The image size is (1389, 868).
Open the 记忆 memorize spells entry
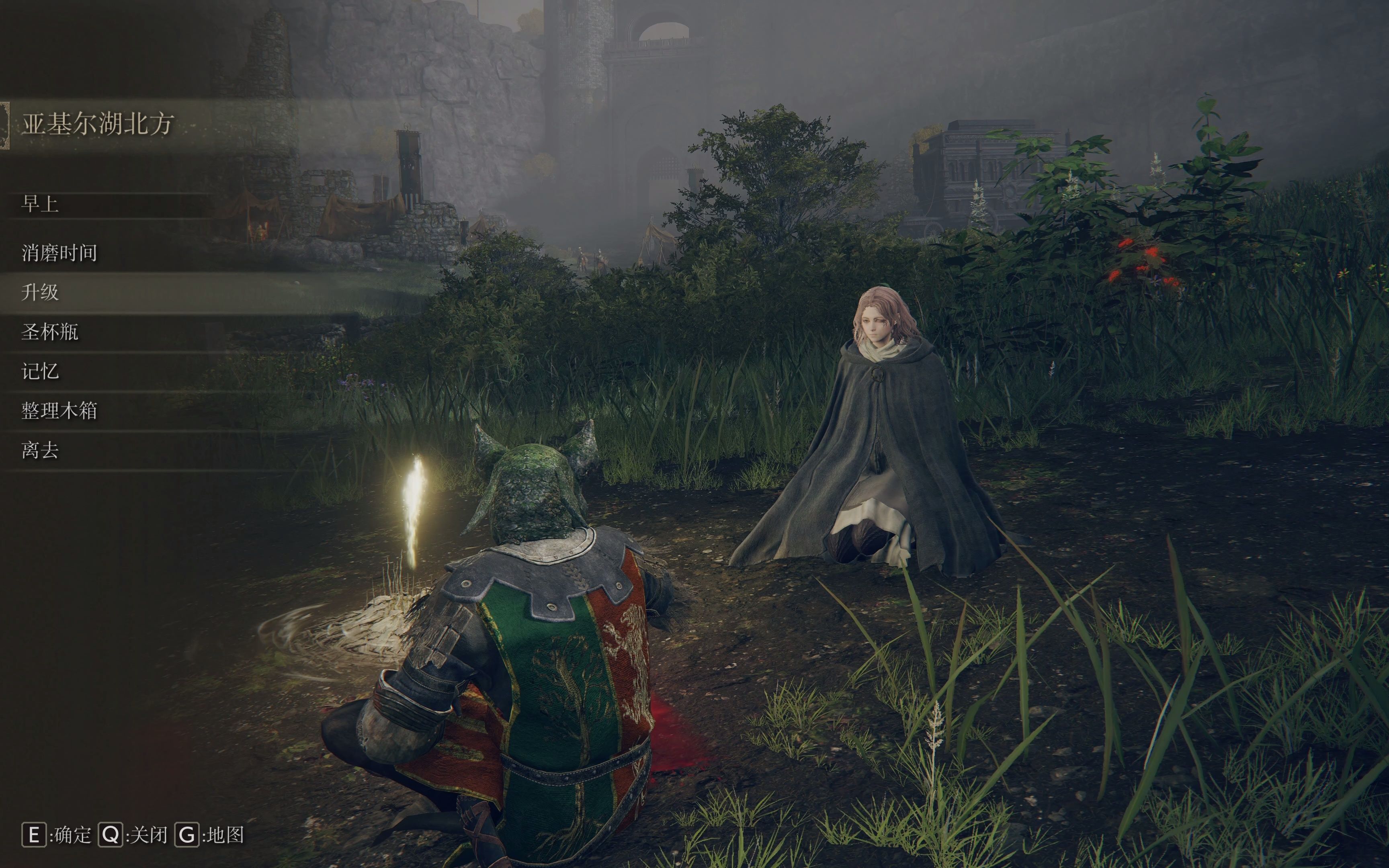click(x=40, y=372)
